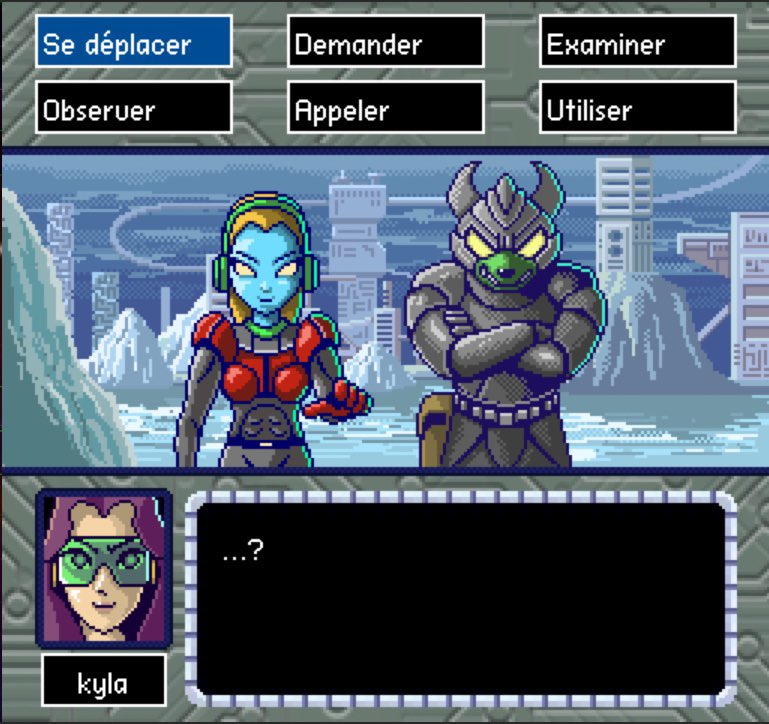Image resolution: width=769 pixels, height=724 pixels.
Task: Click Kyla's speaker portrait
Action: click(x=103, y=569)
